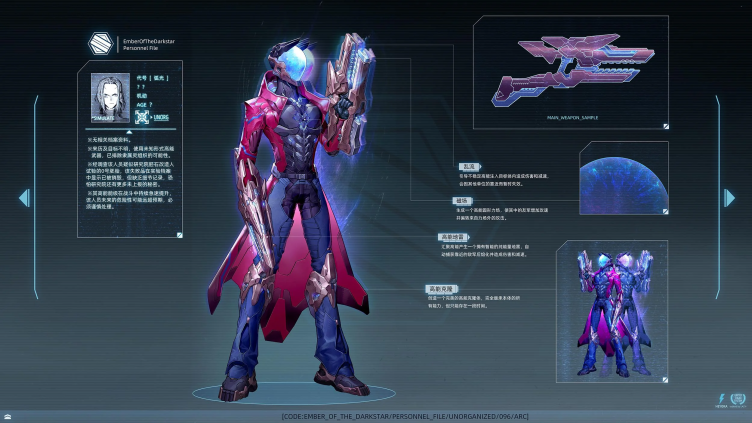Choose the 高能克隆 skill entry
This screenshot has height=423, width=752.
tap(441, 288)
